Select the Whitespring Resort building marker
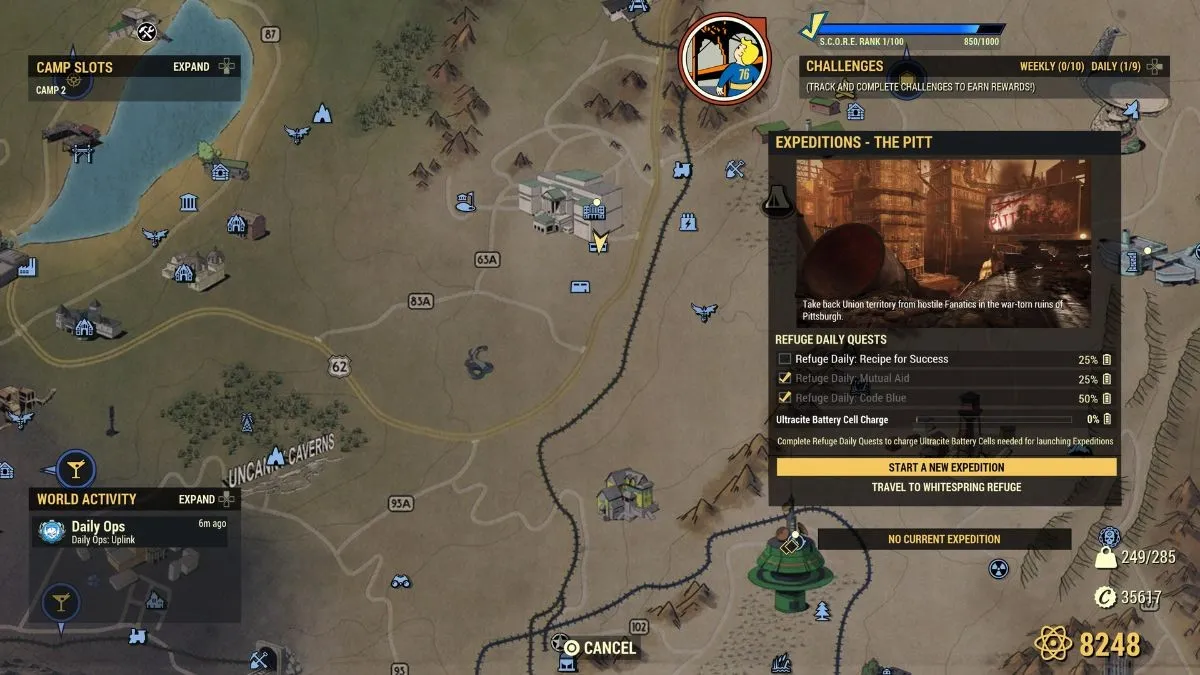This screenshot has height=675, width=1200. pos(572,203)
